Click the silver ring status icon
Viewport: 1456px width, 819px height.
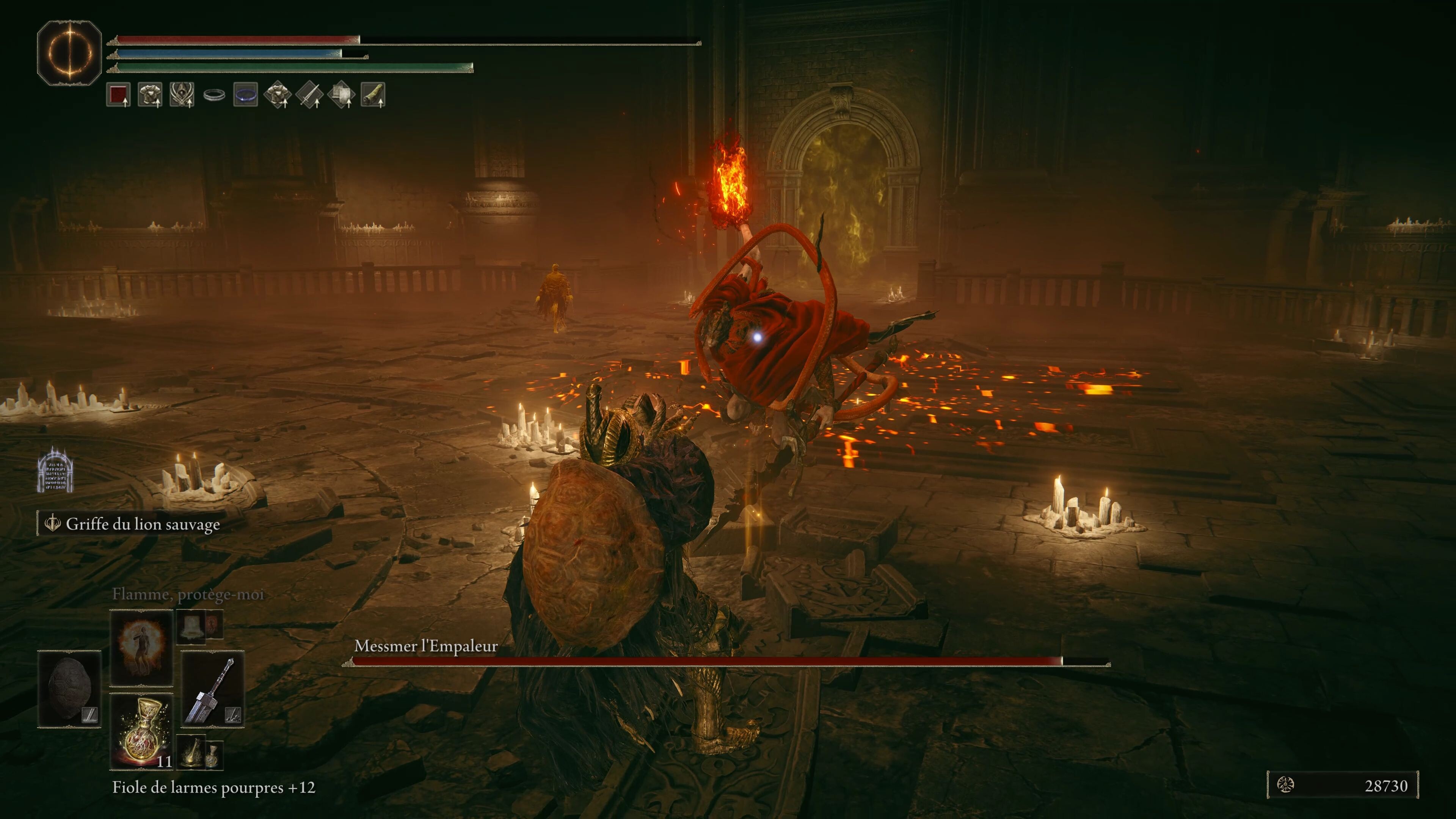[214, 96]
